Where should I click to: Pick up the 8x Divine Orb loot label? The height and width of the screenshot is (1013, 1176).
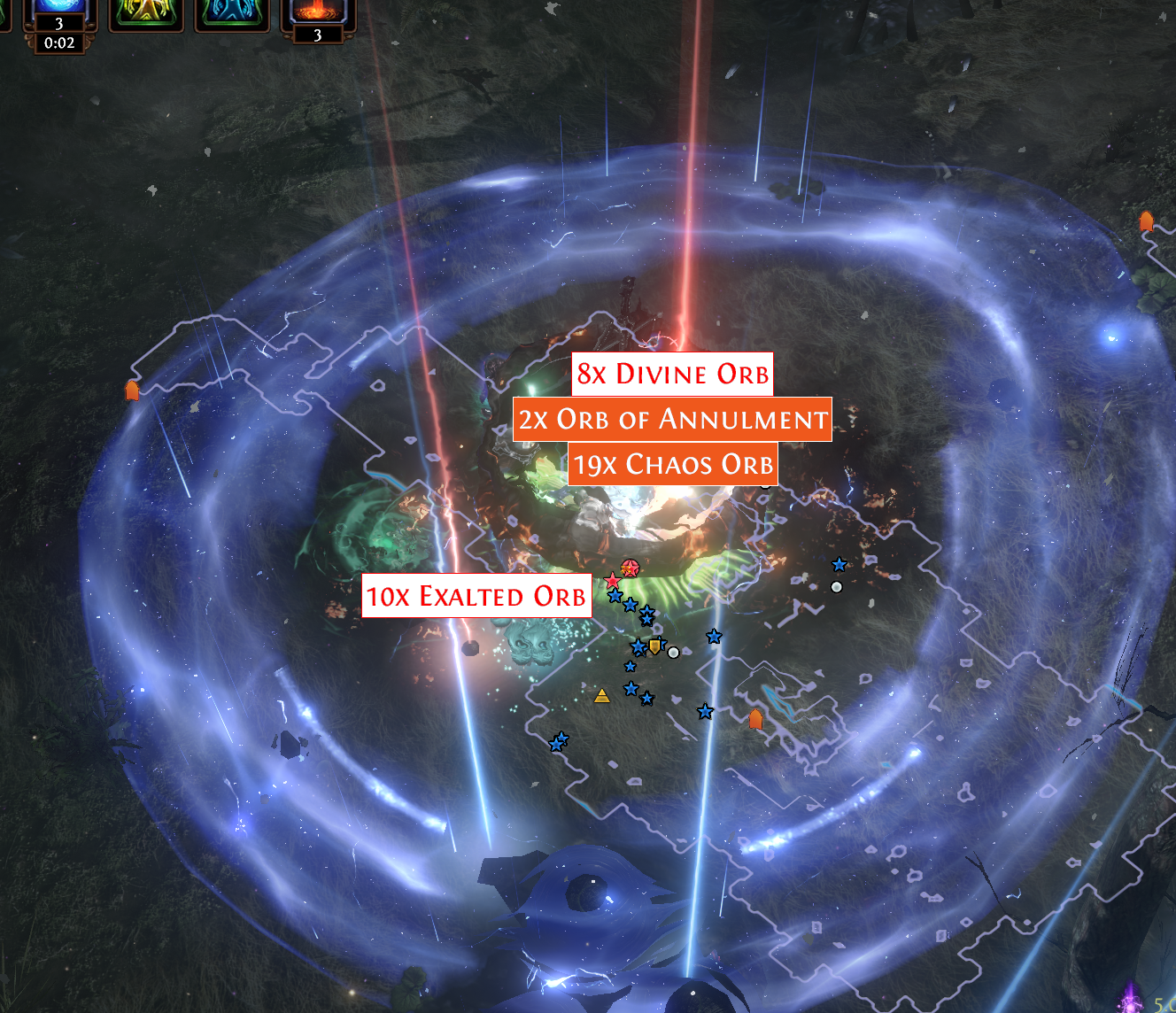(673, 375)
